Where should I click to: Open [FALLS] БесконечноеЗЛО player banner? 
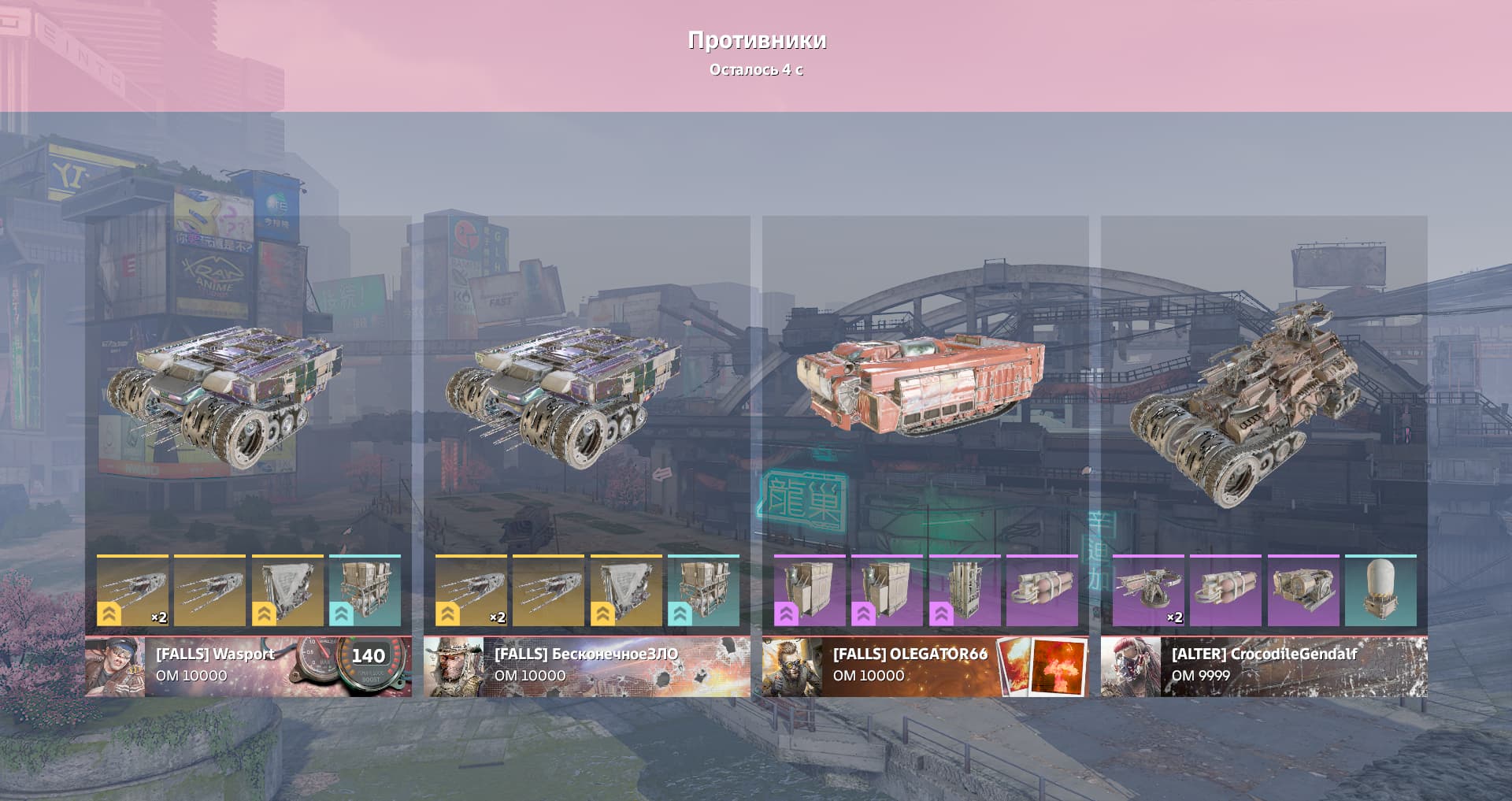[587, 666]
